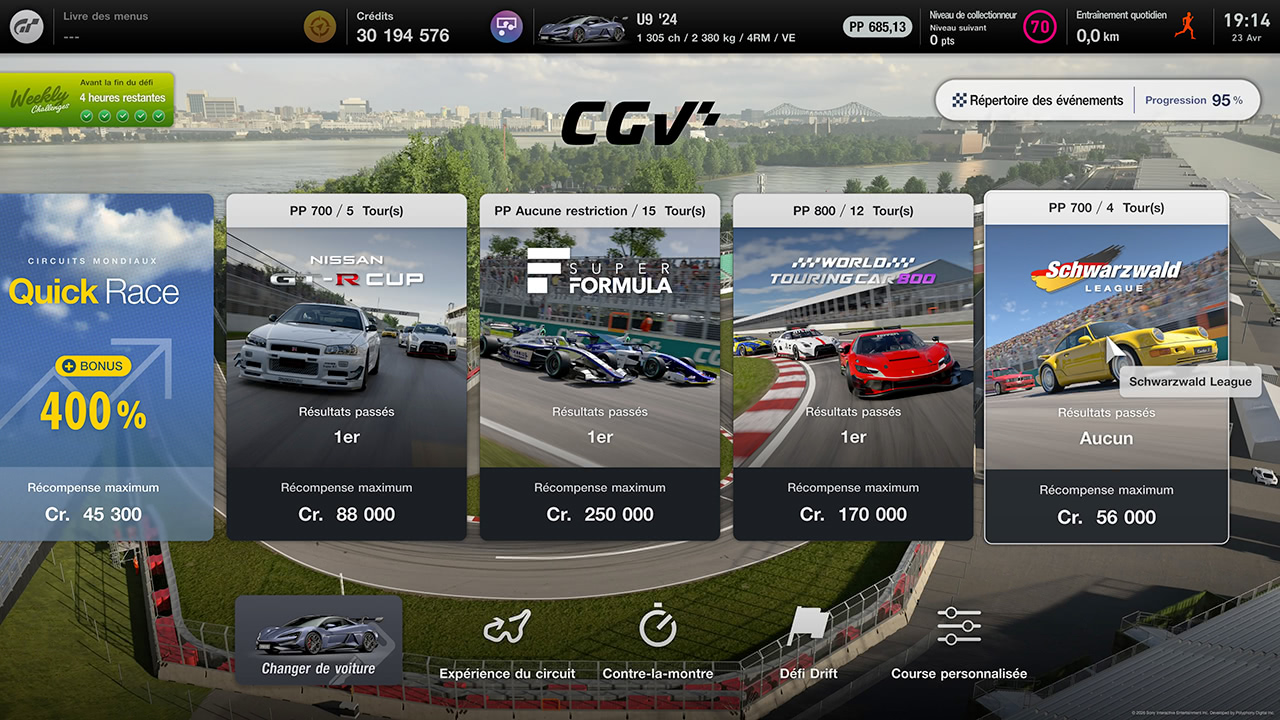Open the Répertoire des événements button
The height and width of the screenshot is (720, 1280).
tap(1036, 100)
